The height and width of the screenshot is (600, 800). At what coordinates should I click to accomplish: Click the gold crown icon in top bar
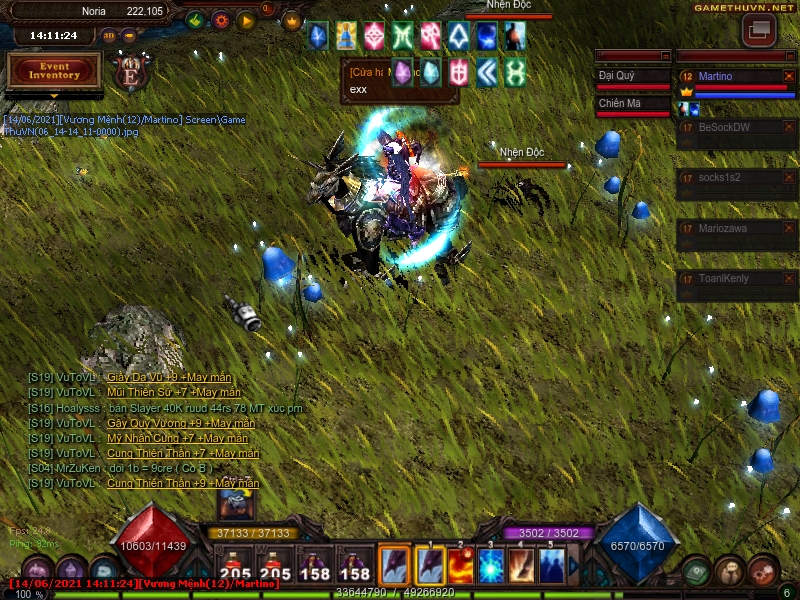(292, 19)
